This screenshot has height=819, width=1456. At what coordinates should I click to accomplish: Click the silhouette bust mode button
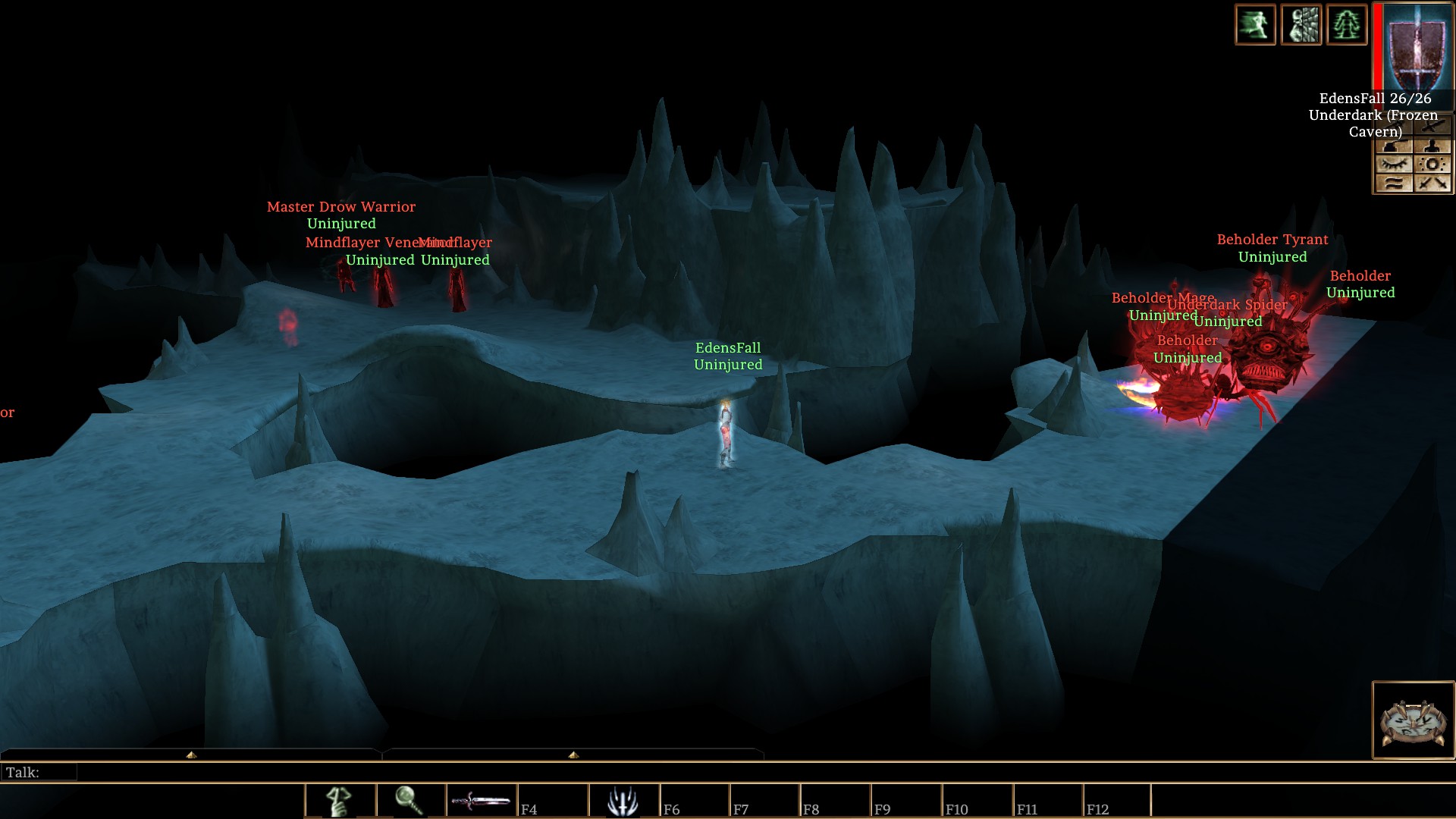[x=1432, y=146]
